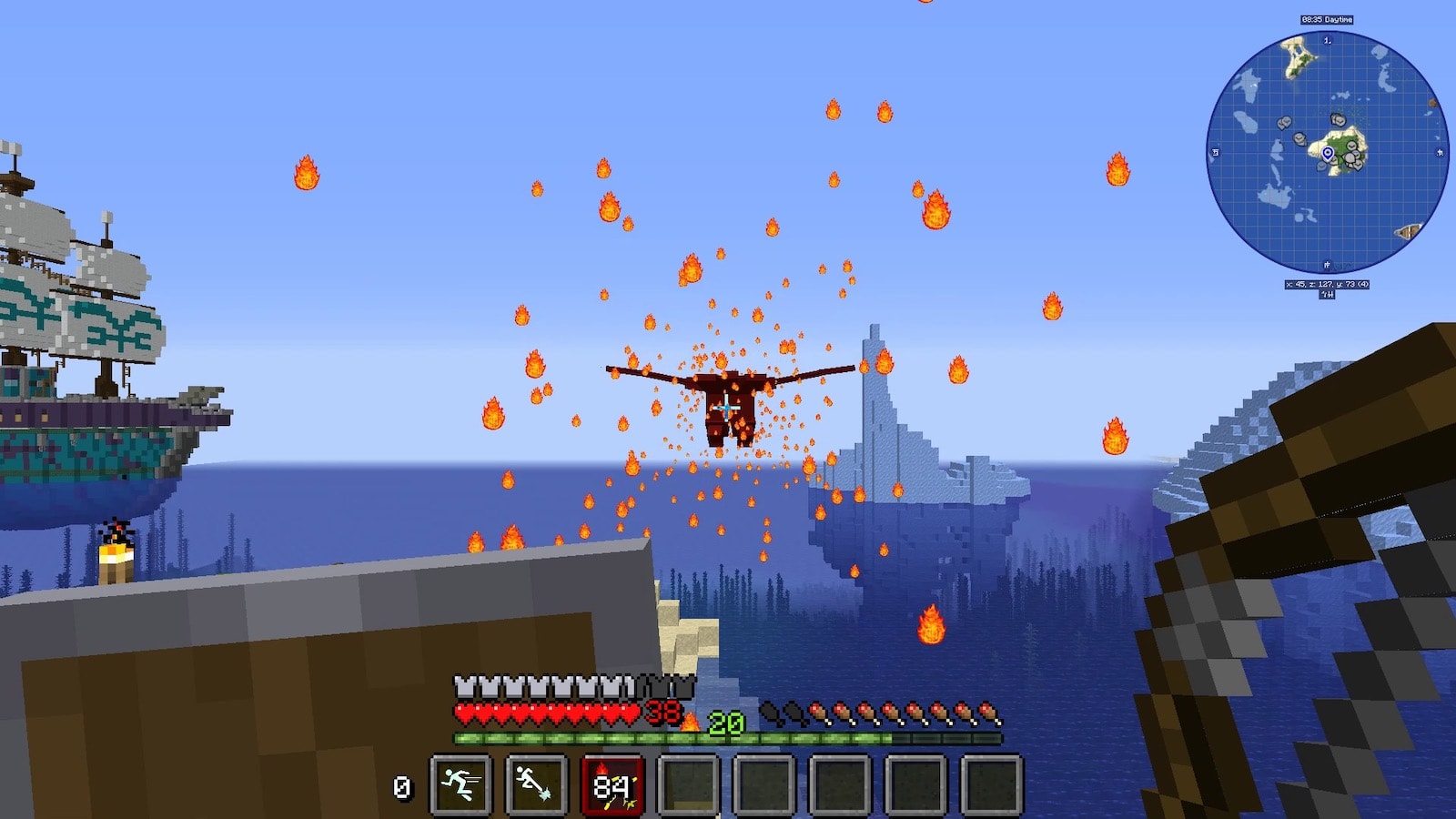Open the circular minimap
1456x819 pixels.
pos(1327,152)
